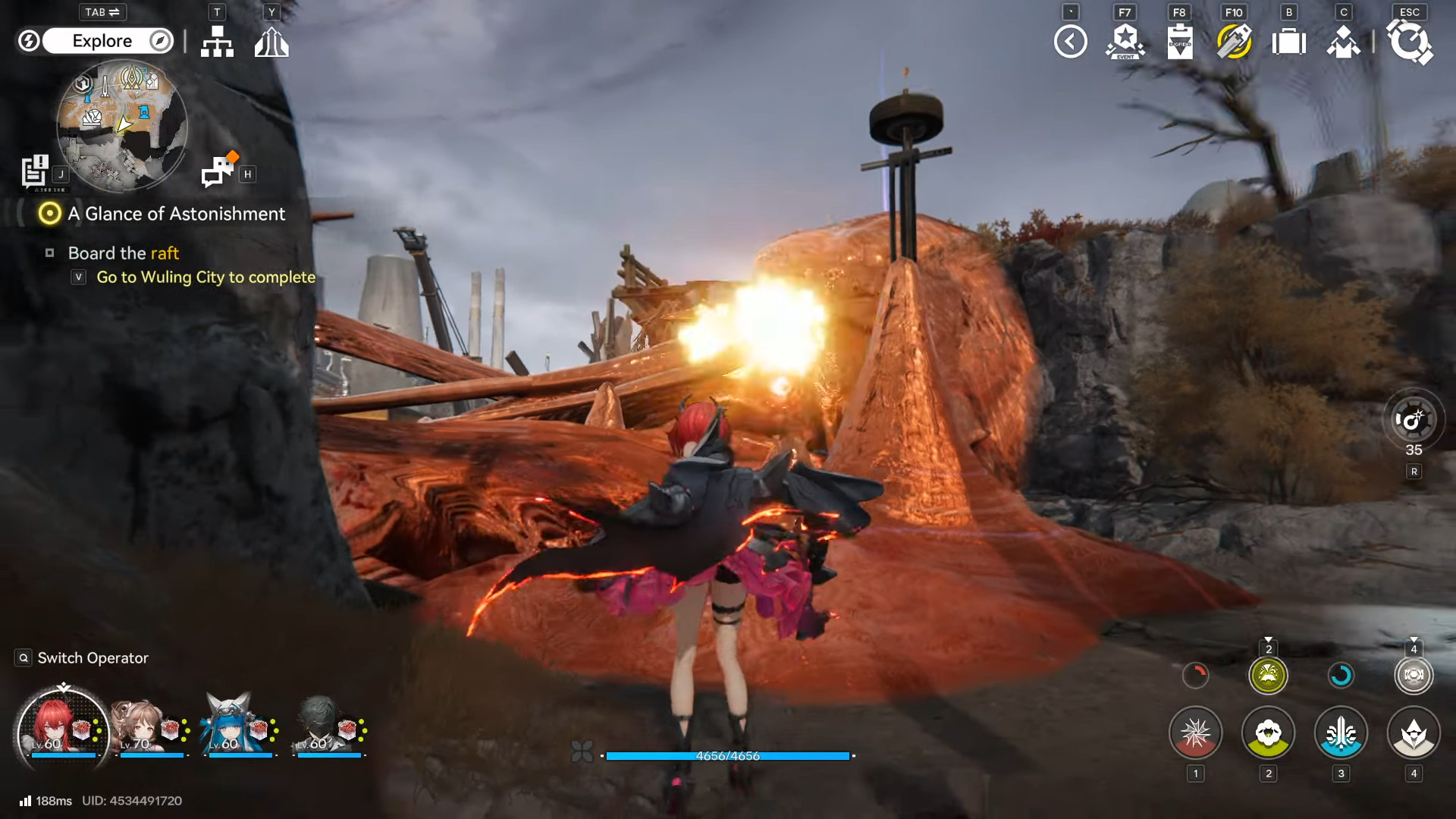
Task: Activate the red starburst skill icon
Action: 1195,733
